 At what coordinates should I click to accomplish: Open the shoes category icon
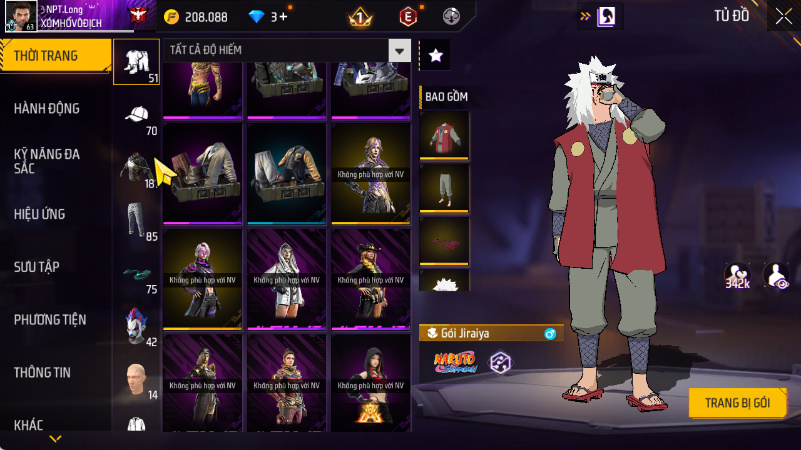click(x=136, y=273)
